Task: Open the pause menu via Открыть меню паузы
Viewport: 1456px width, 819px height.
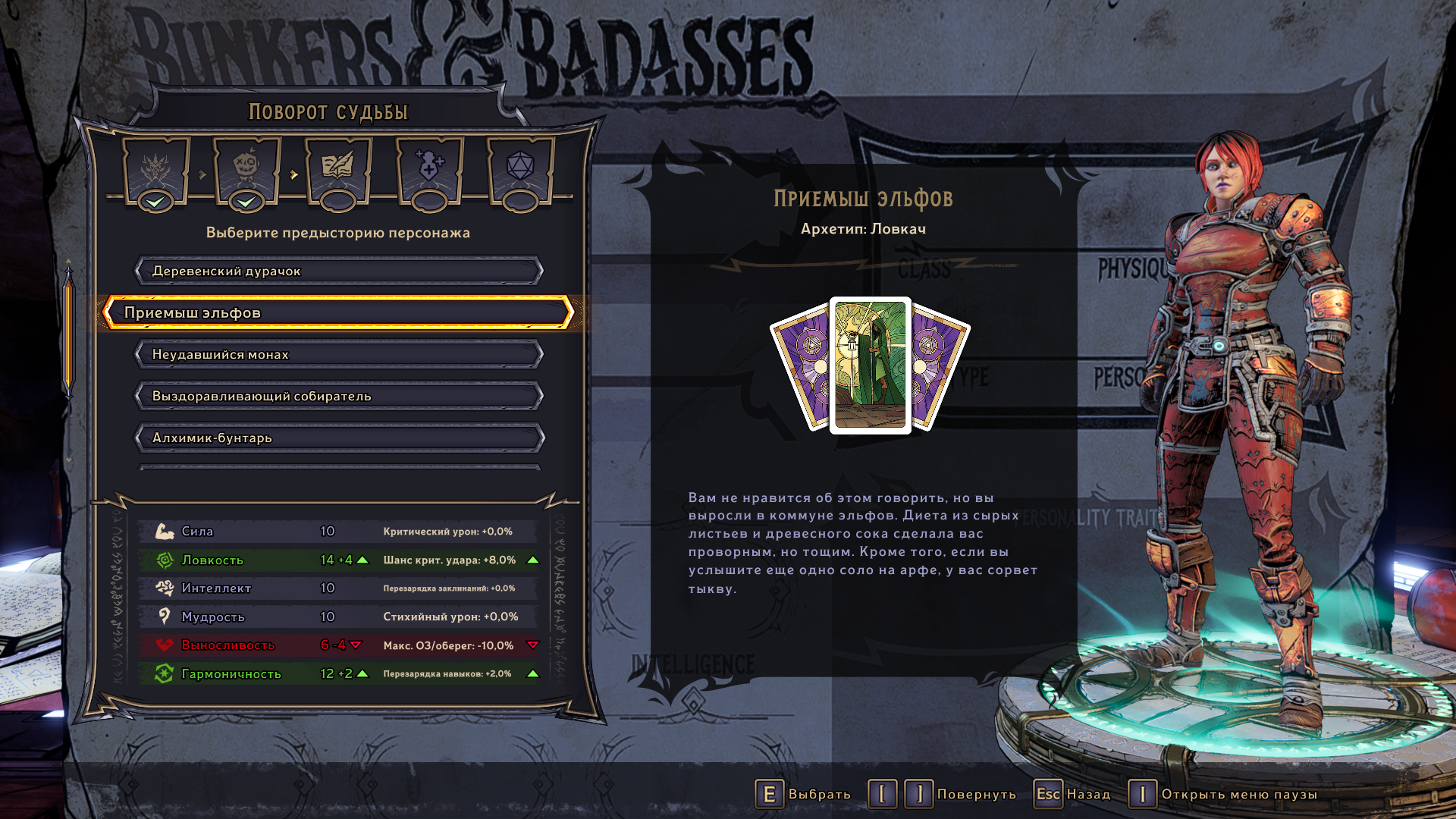Action: [1222, 794]
